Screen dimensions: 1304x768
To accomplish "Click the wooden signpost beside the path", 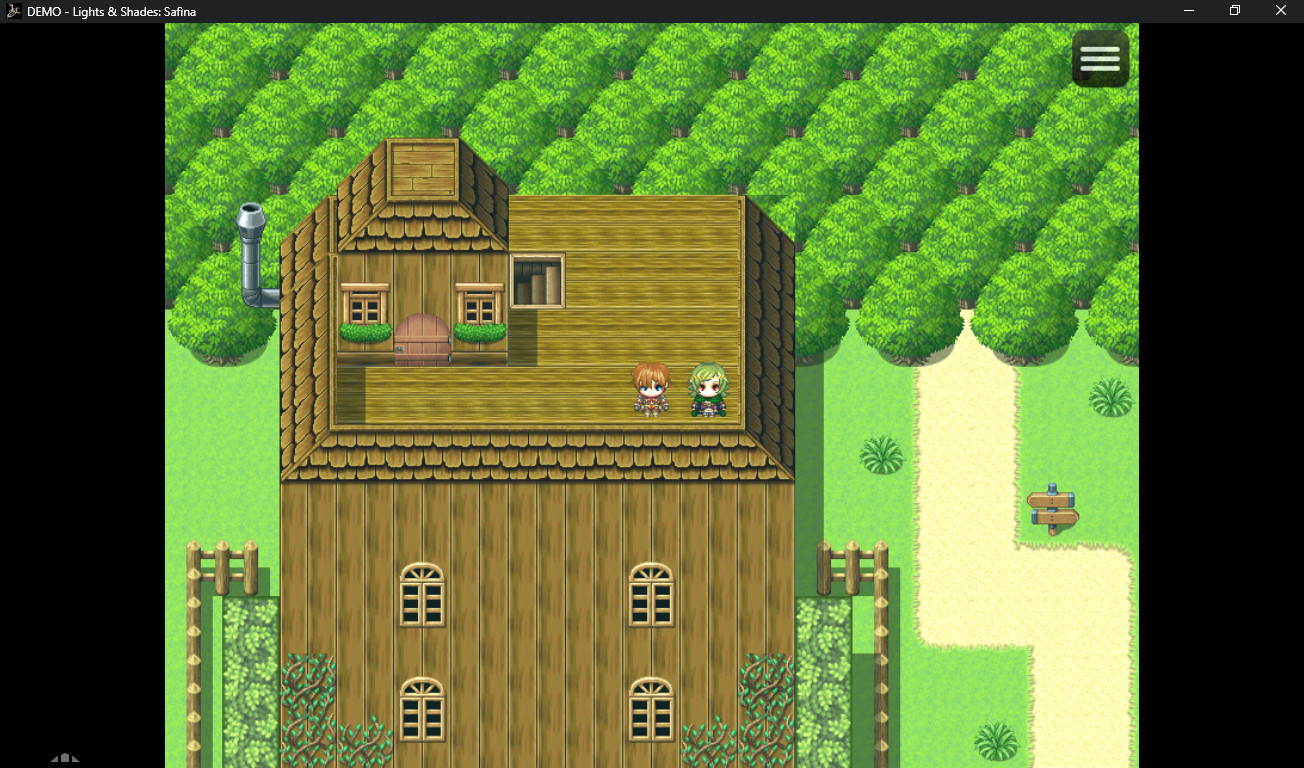I will pyautogui.click(x=1050, y=510).
